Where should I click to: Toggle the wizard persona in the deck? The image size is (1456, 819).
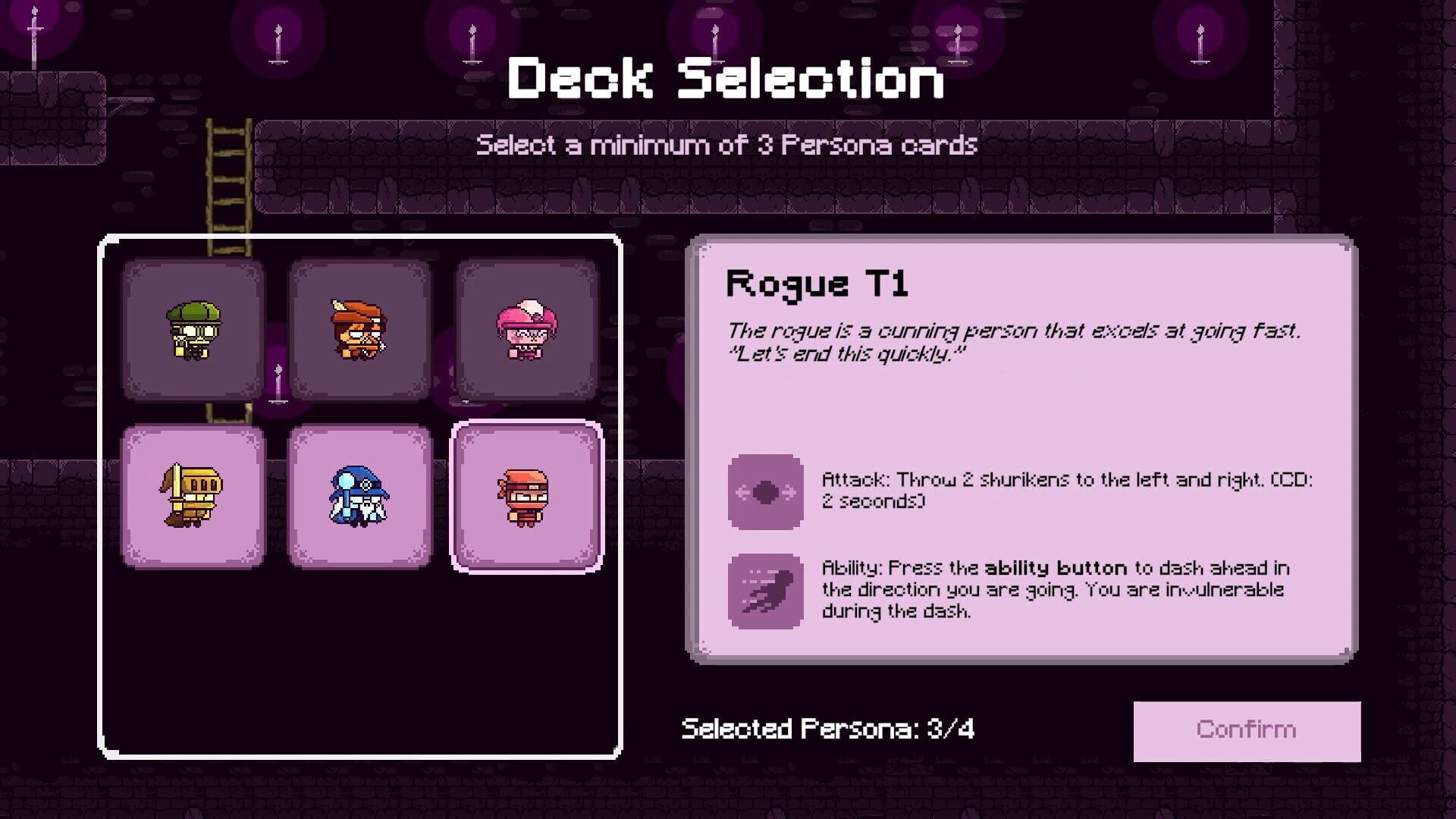(x=359, y=497)
